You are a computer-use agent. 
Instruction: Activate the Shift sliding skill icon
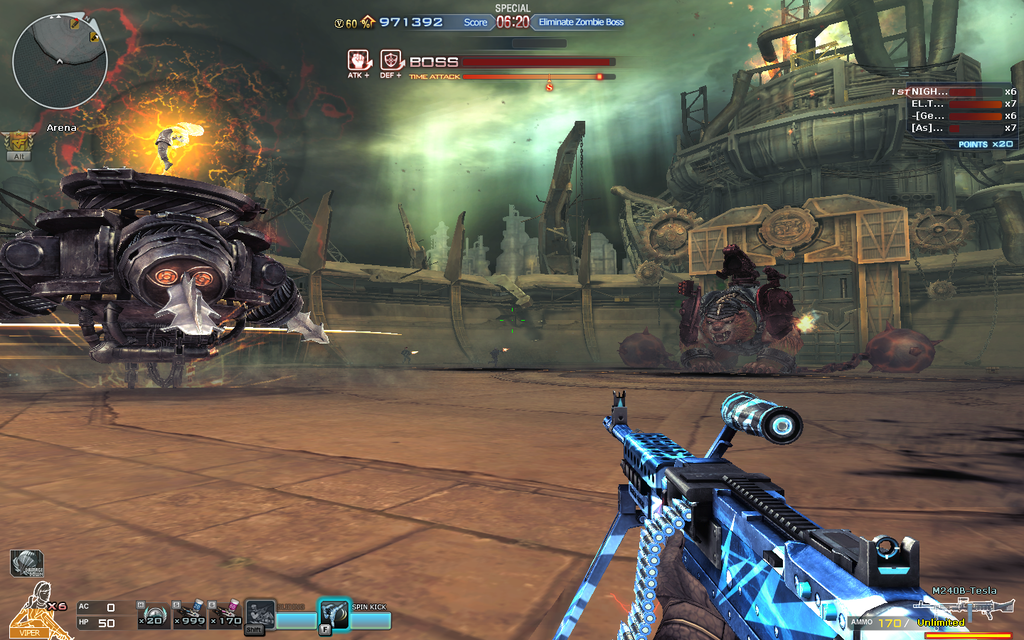click(x=260, y=614)
